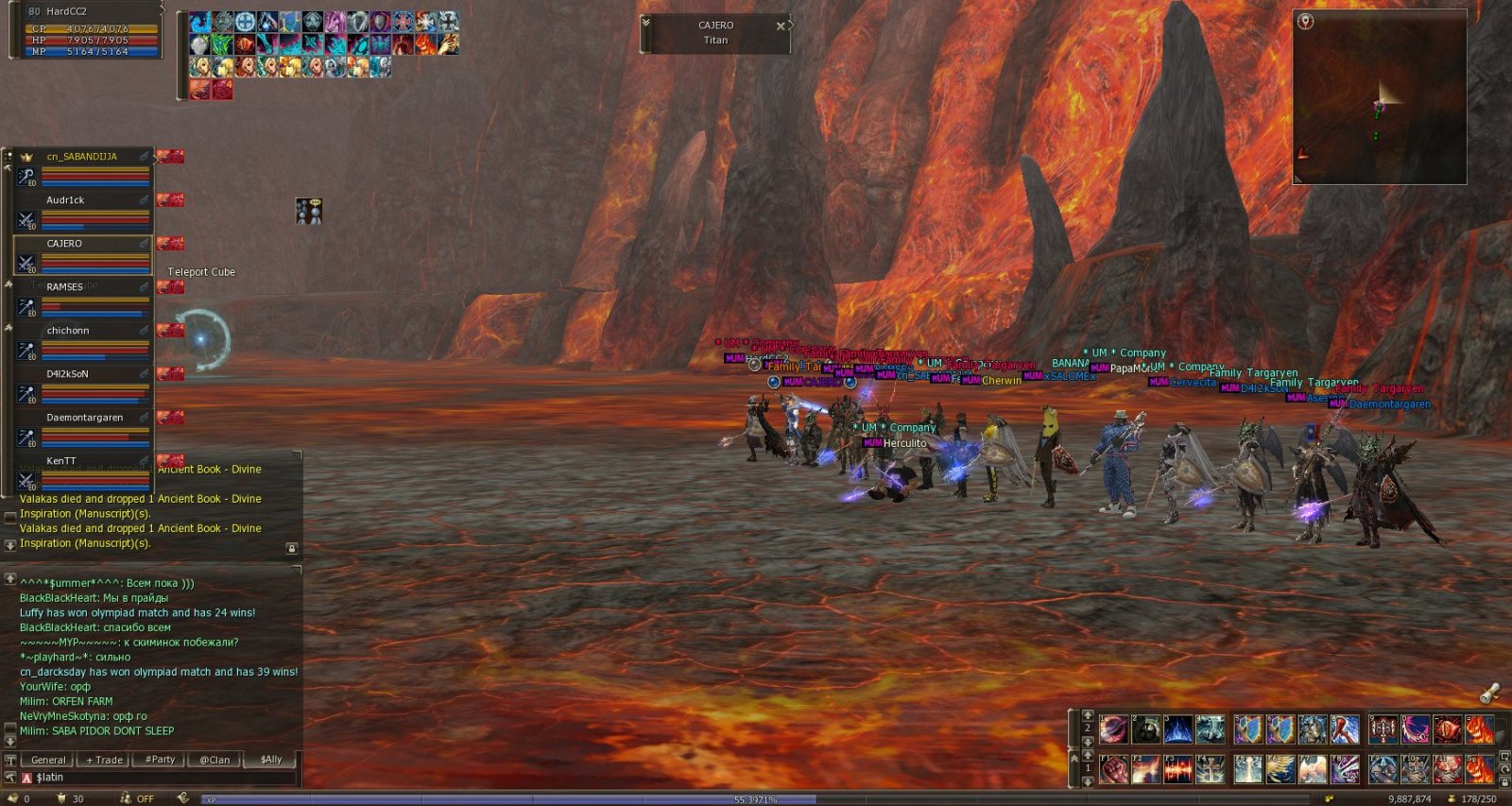Activate the handshake skill in slot F10

(x=1415, y=770)
